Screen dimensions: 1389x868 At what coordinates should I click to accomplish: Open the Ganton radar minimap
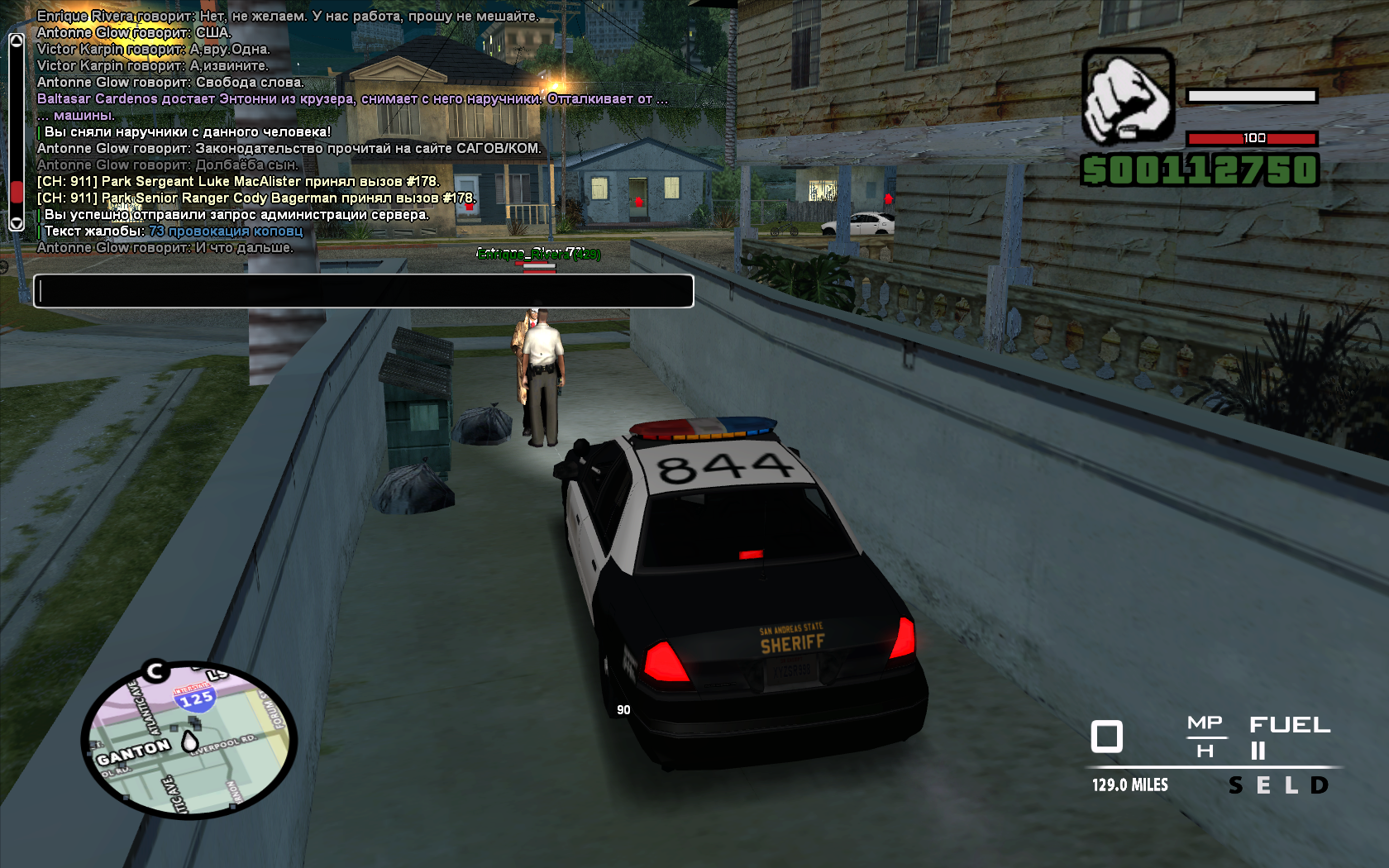[x=189, y=740]
